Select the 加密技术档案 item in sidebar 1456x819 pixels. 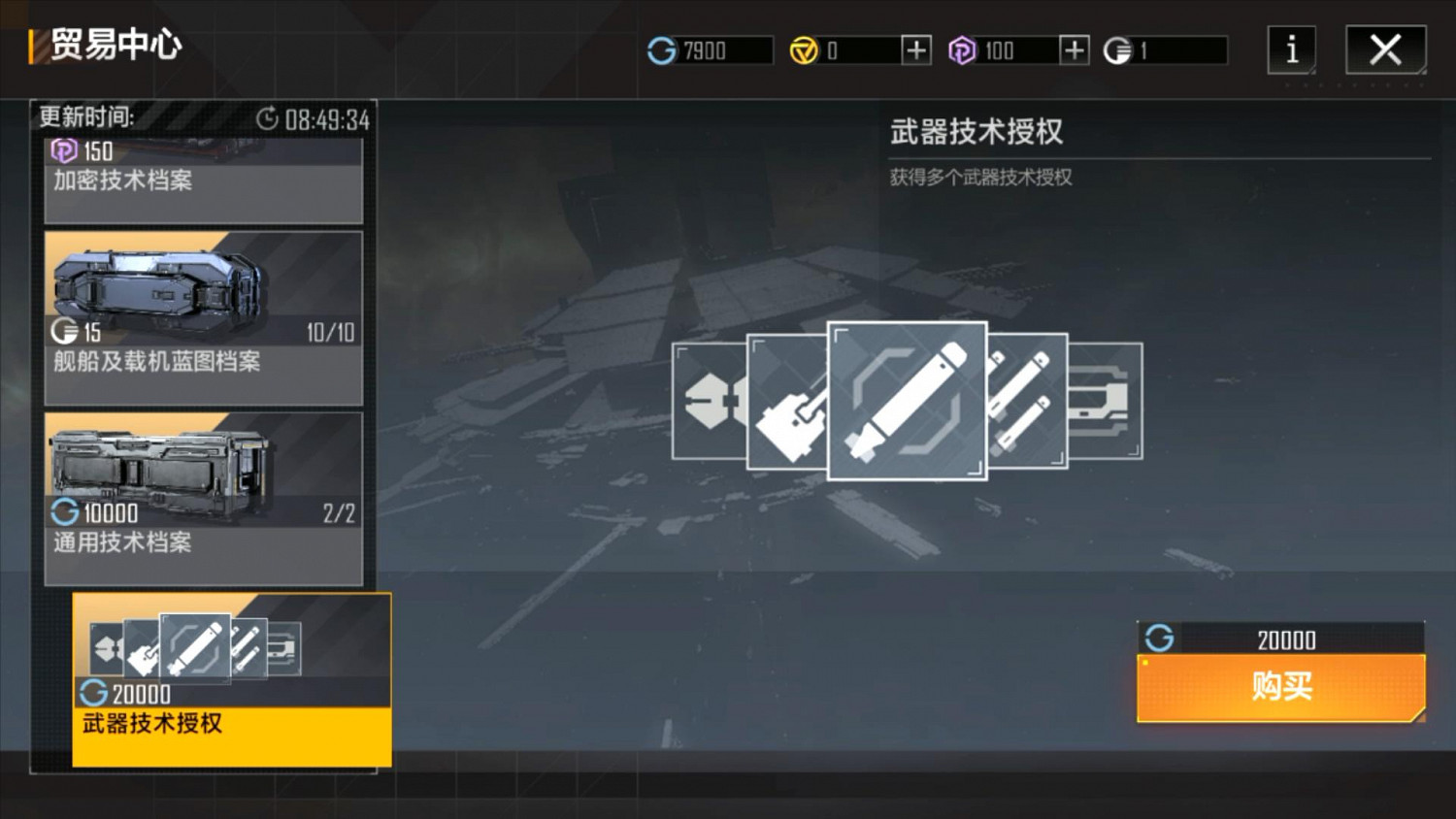pos(204,175)
